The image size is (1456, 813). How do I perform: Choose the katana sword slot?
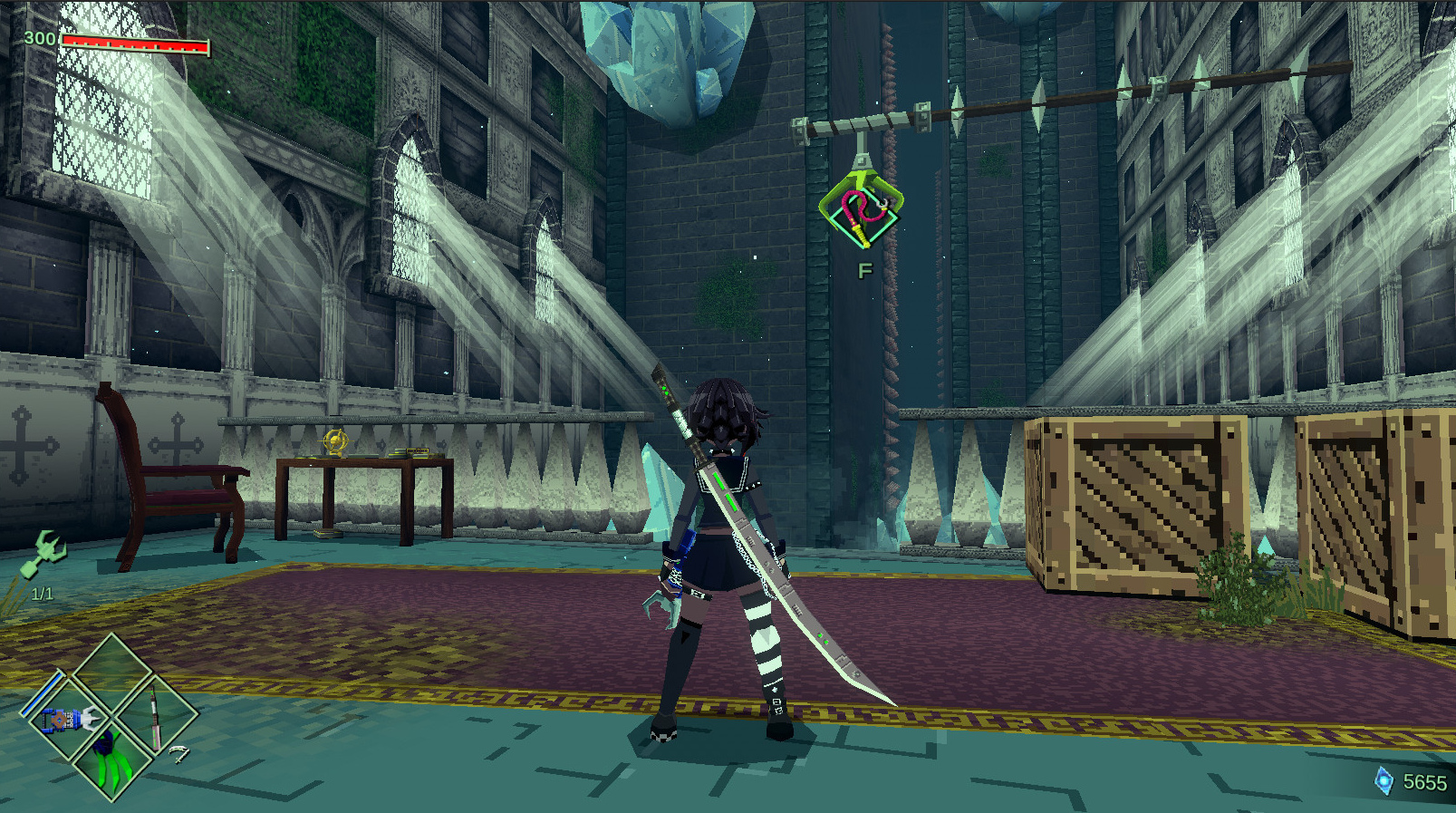click(155, 716)
